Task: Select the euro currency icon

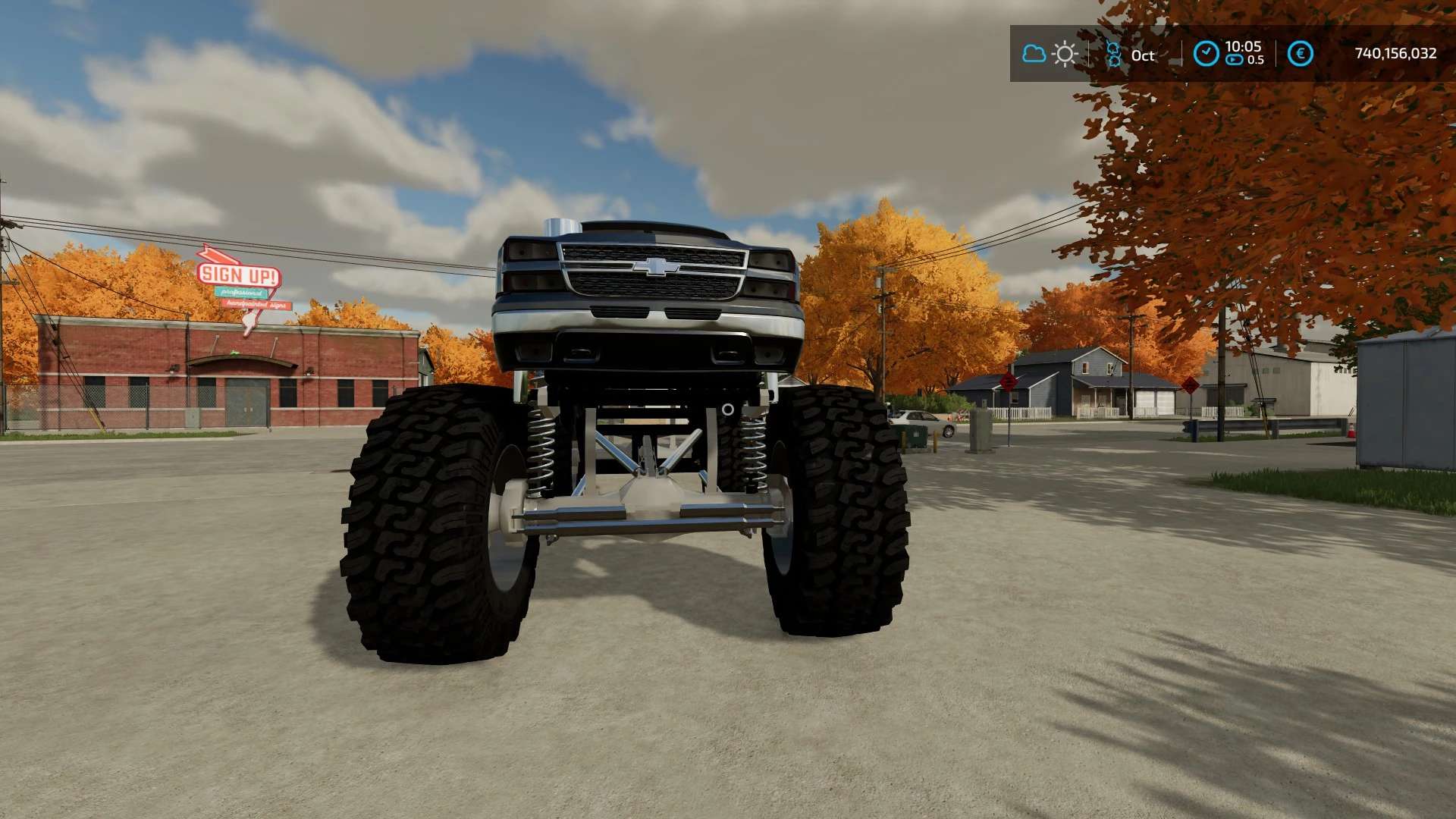Action: pos(1300,54)
